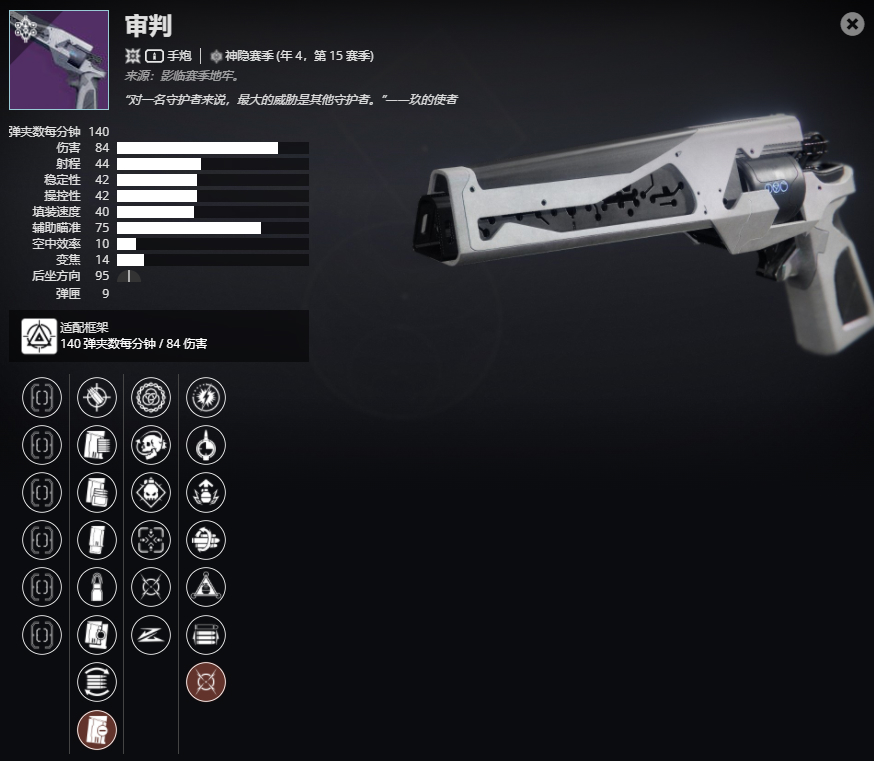Close the 审判 weapon details panel
Viewport: 874px width, 761px height.
coord(852,24)
